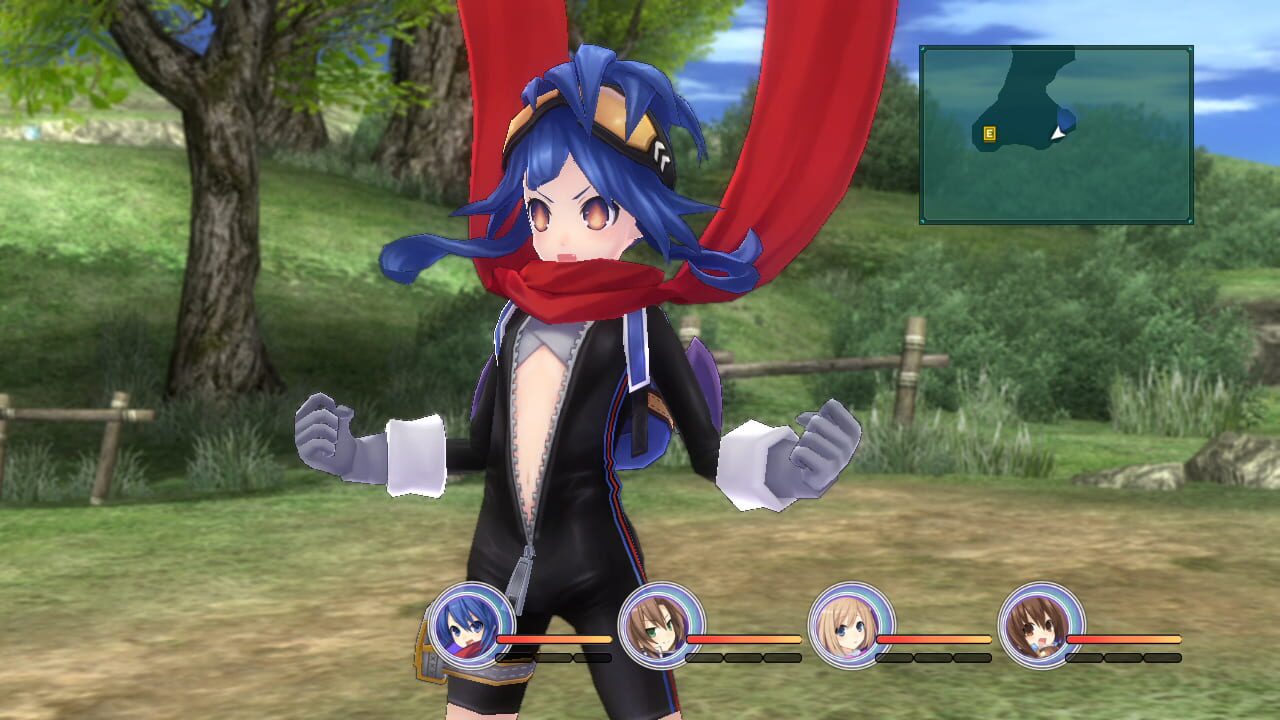Select the white player arrow on minimap
The height and width of the screenshot is (720, 1280).
1057,133
